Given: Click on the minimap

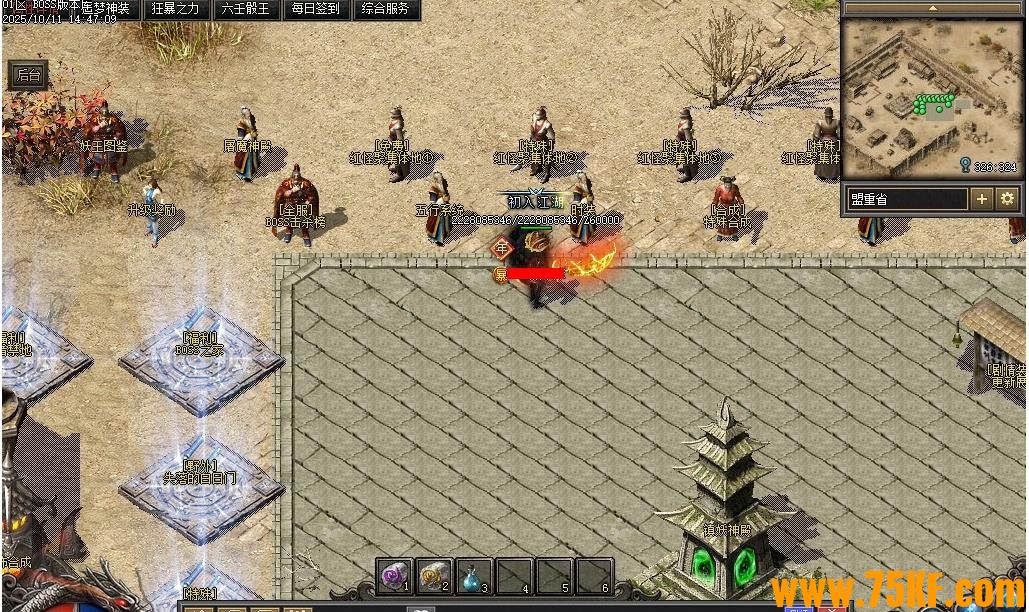Looking at the screenshot, I should [932, 97].
